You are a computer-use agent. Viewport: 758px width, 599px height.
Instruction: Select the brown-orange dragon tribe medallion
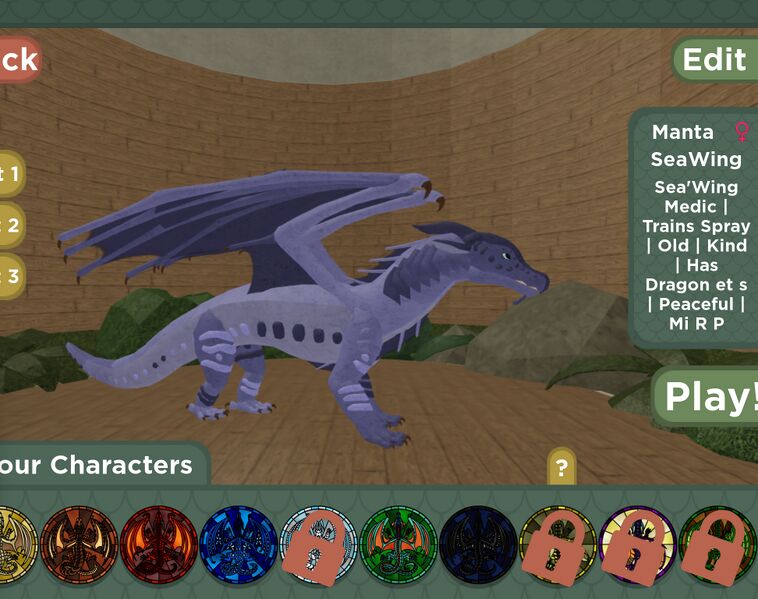(x=79, y=545)
